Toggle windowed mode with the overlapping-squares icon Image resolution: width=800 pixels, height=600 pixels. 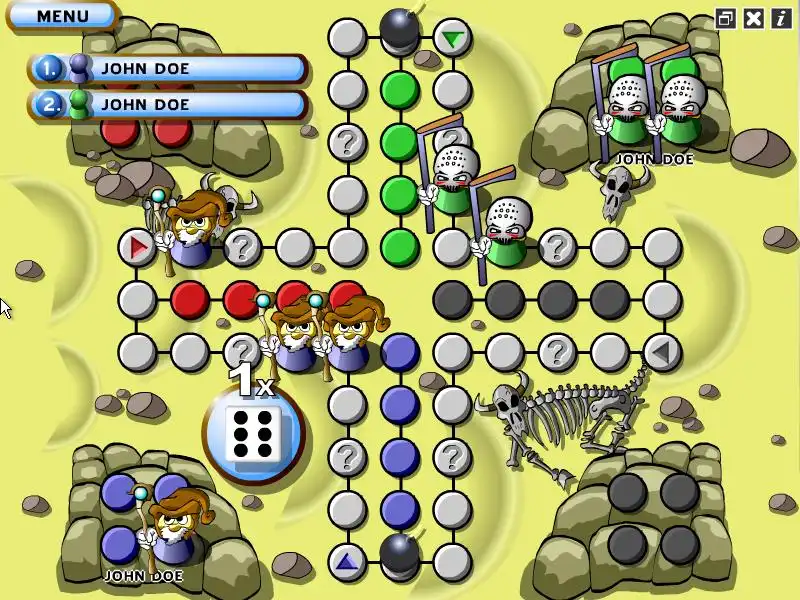coord(726,18)
